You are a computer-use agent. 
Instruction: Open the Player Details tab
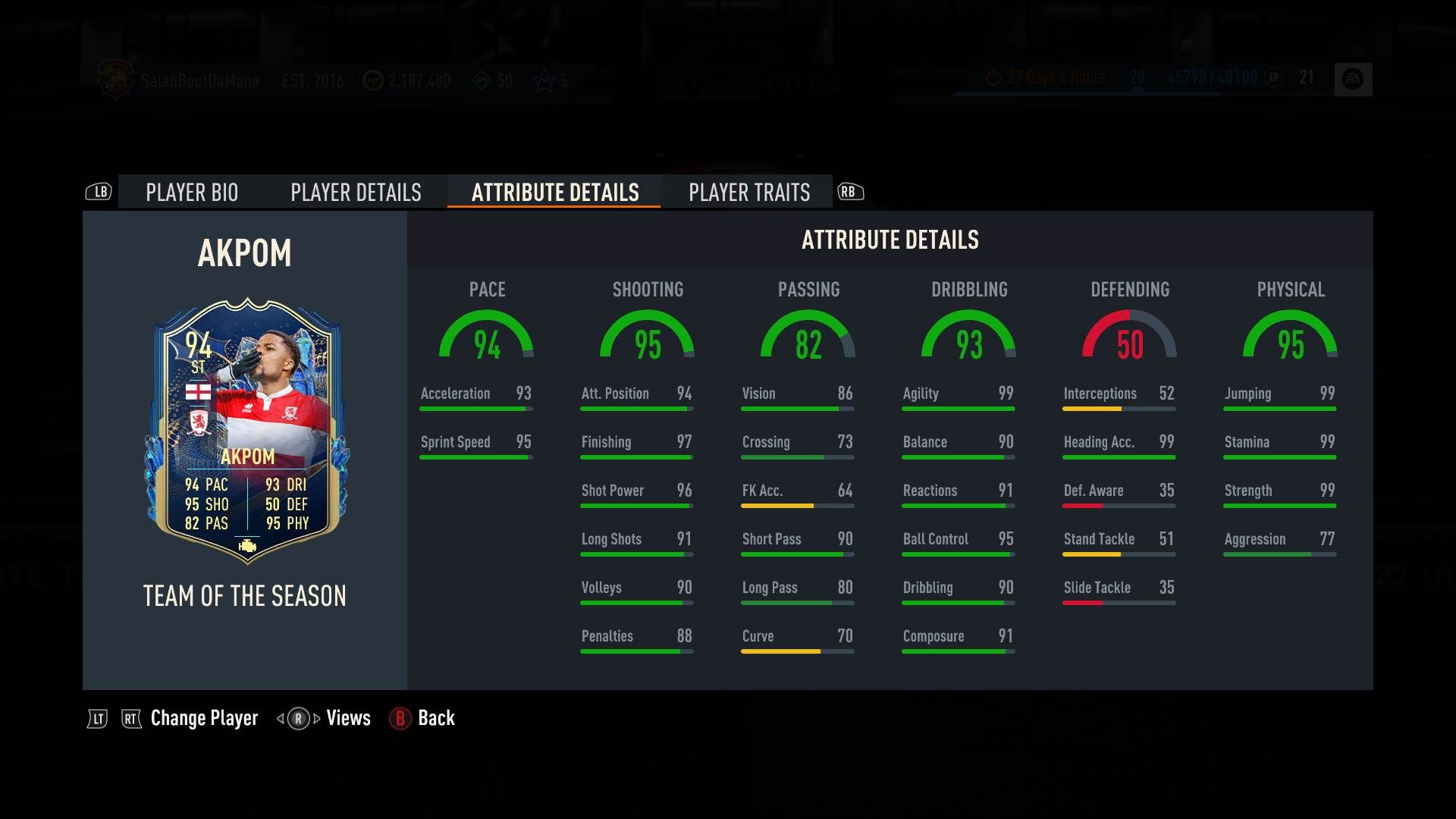[356, 193]
